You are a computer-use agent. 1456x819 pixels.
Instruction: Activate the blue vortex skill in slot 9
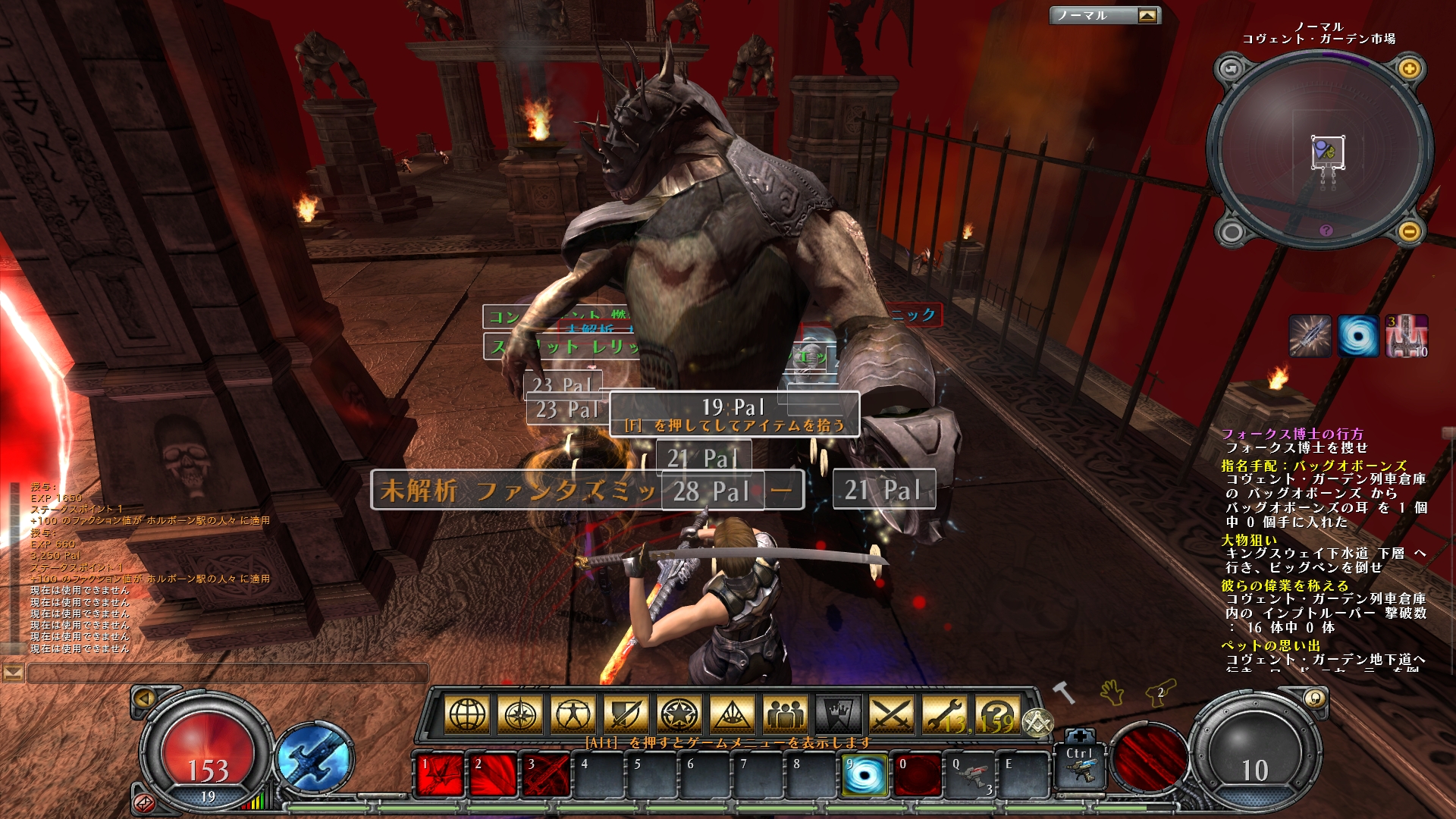[864, 775]
